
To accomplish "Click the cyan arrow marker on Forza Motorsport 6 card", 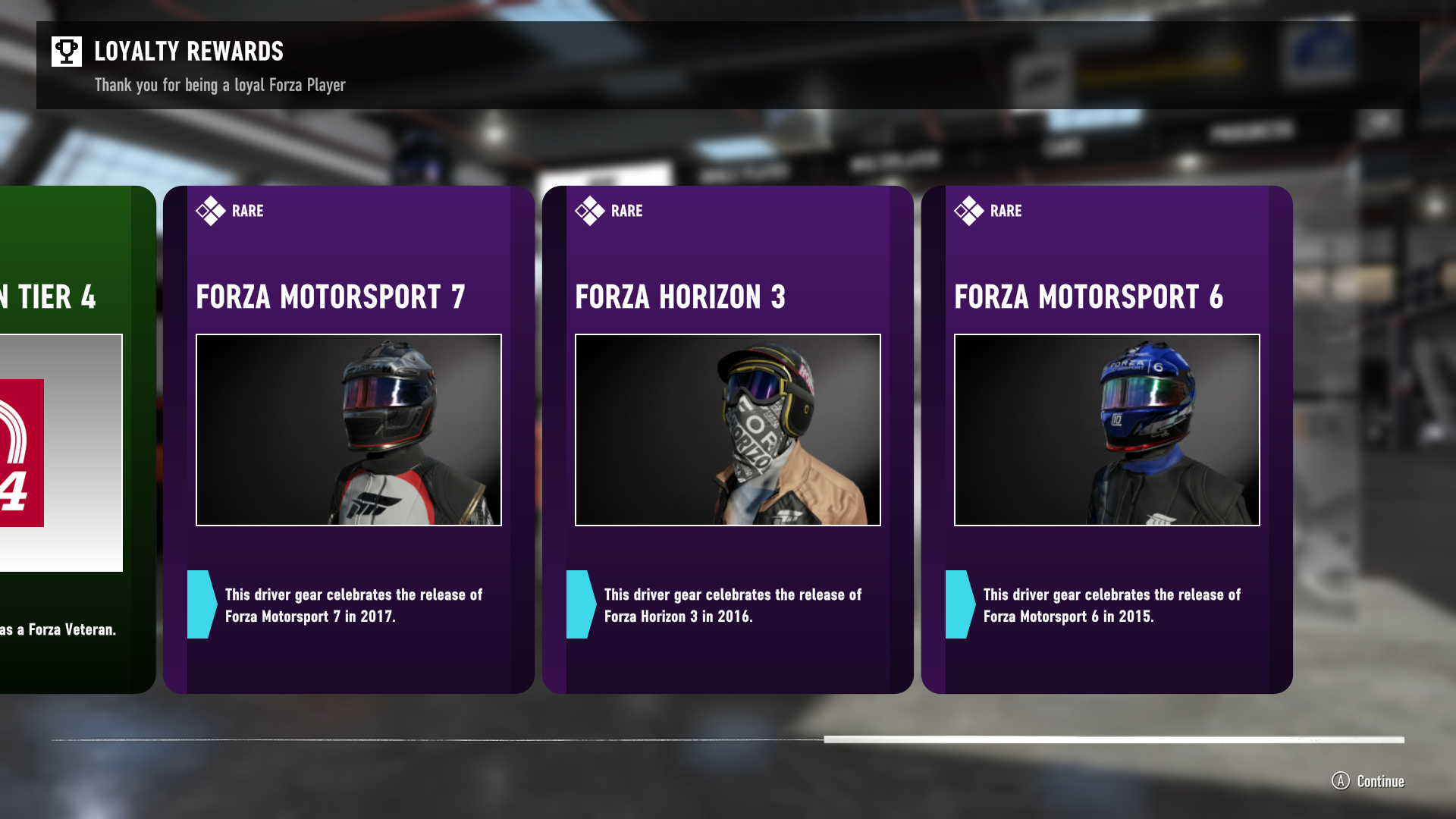I will click(x=959, y=604).
